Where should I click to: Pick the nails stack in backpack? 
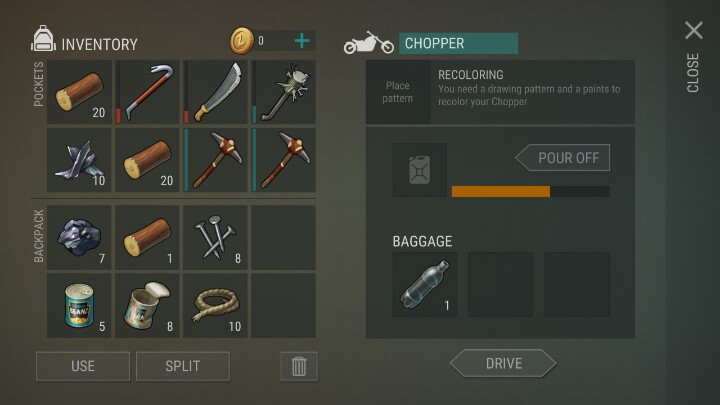216,238
